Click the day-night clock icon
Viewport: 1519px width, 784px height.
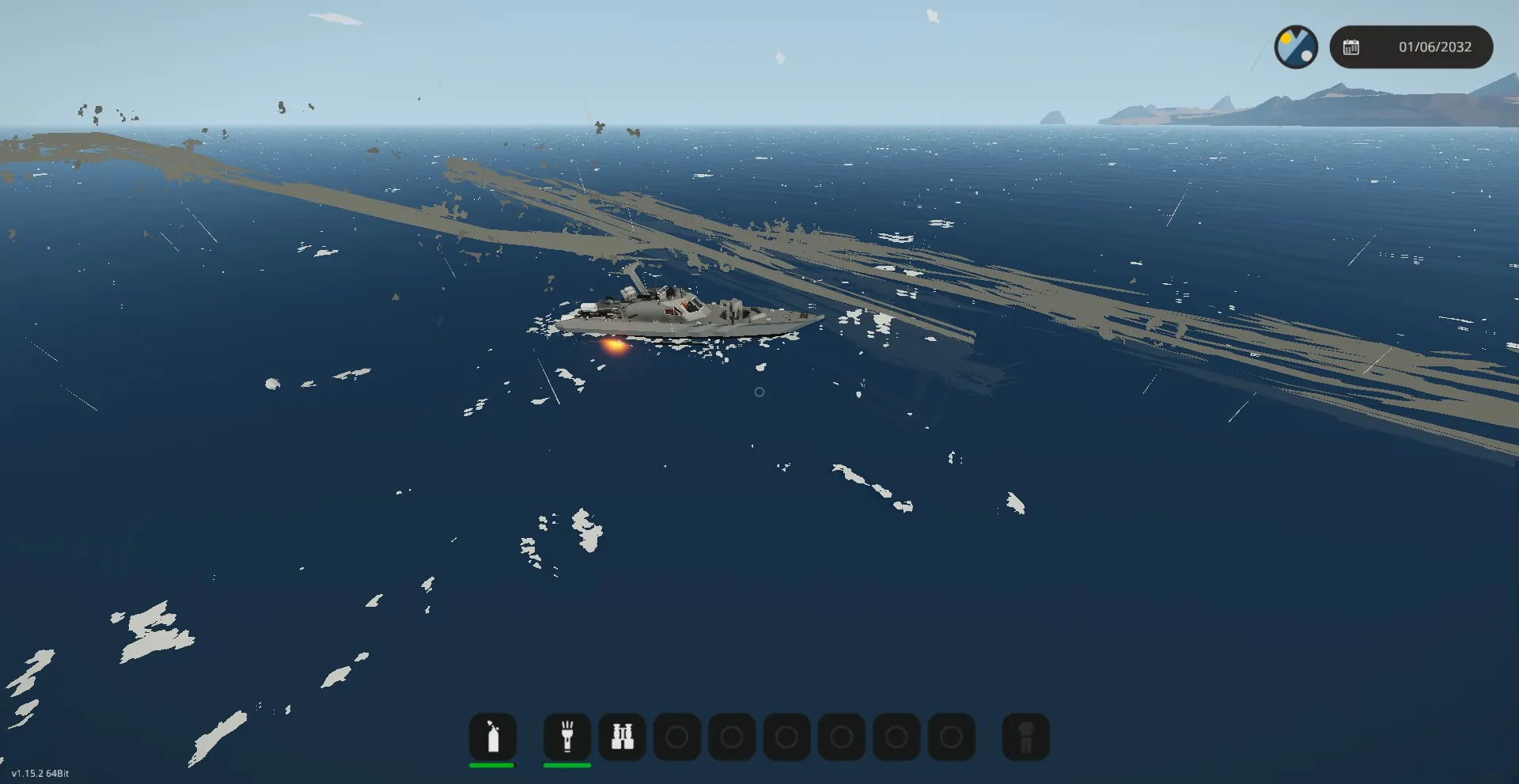(x=1296, y=47)
